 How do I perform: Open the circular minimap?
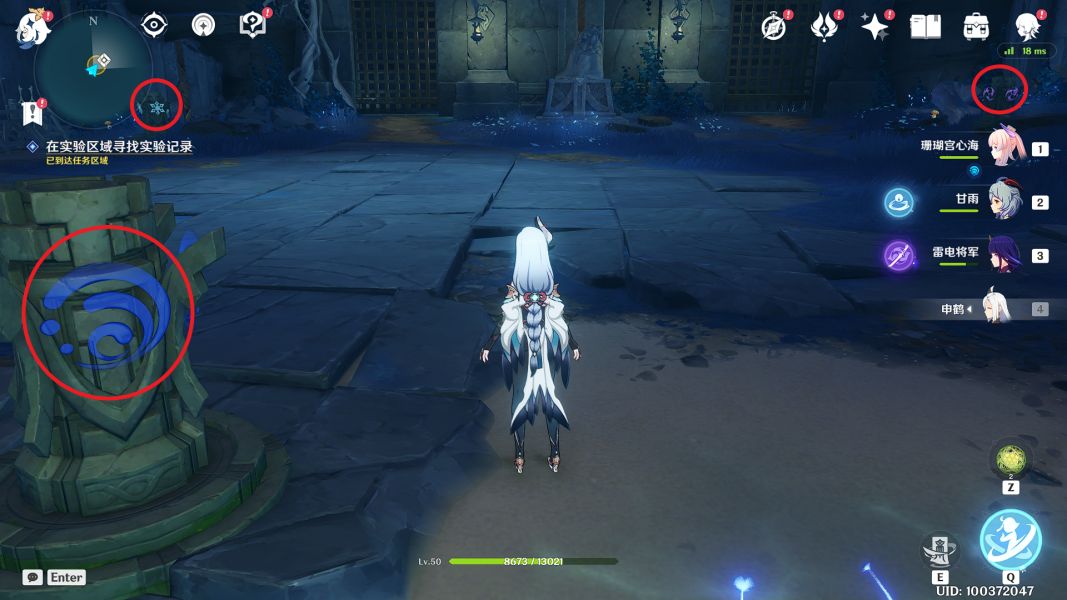92,66
